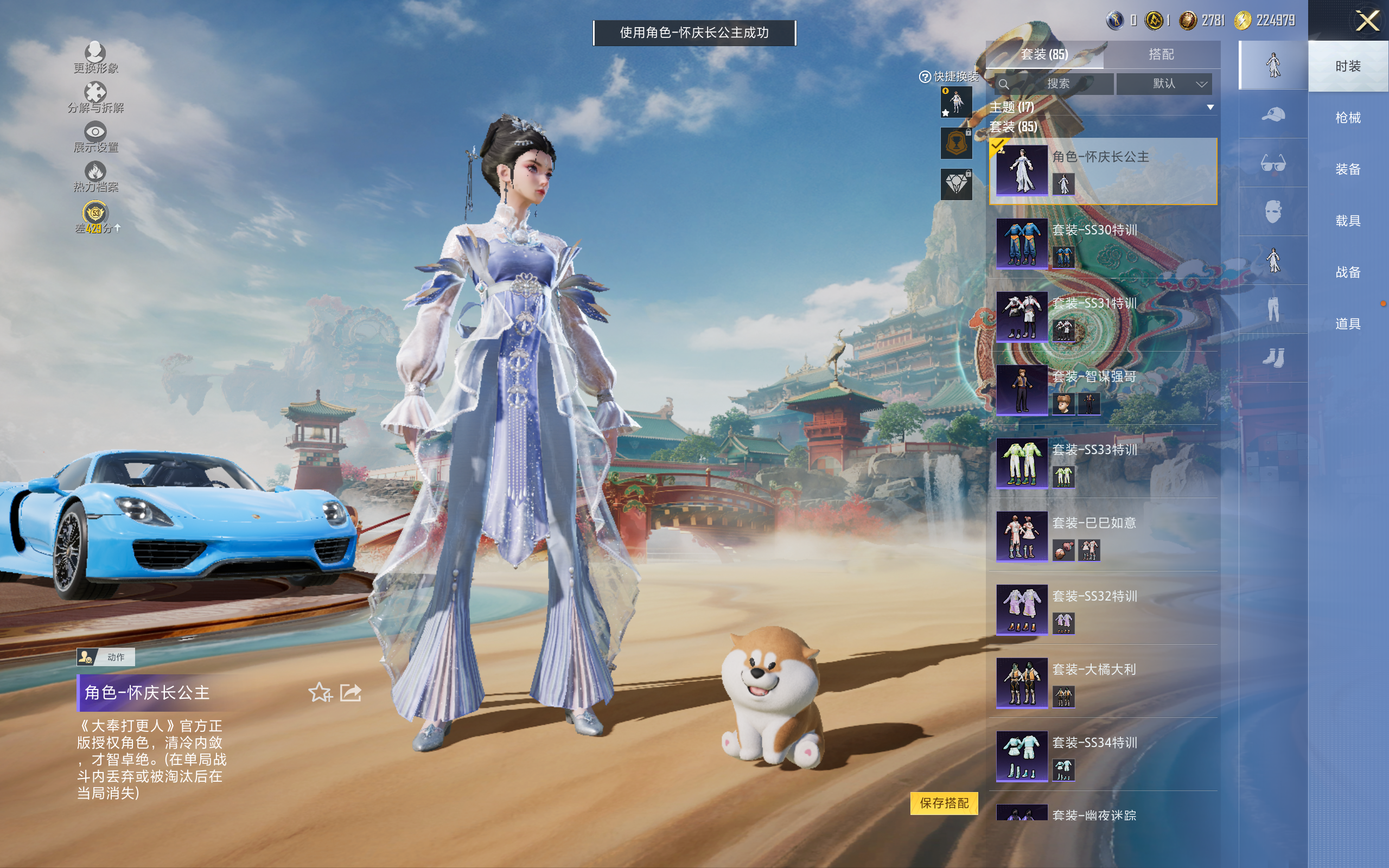Save the outfit with 保存搭配
The height and width of the screenshot is (868, 1389).
944,802
